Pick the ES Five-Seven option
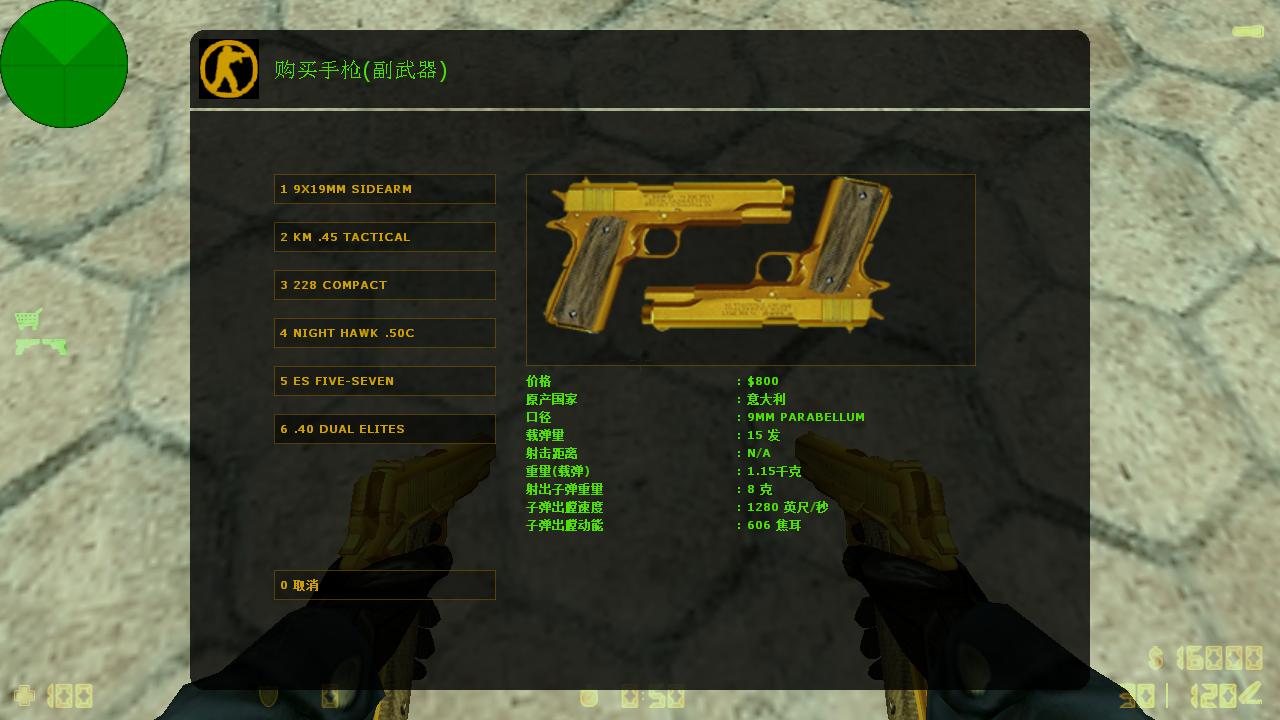This screenshot has width=1280, height=720. 384,381
